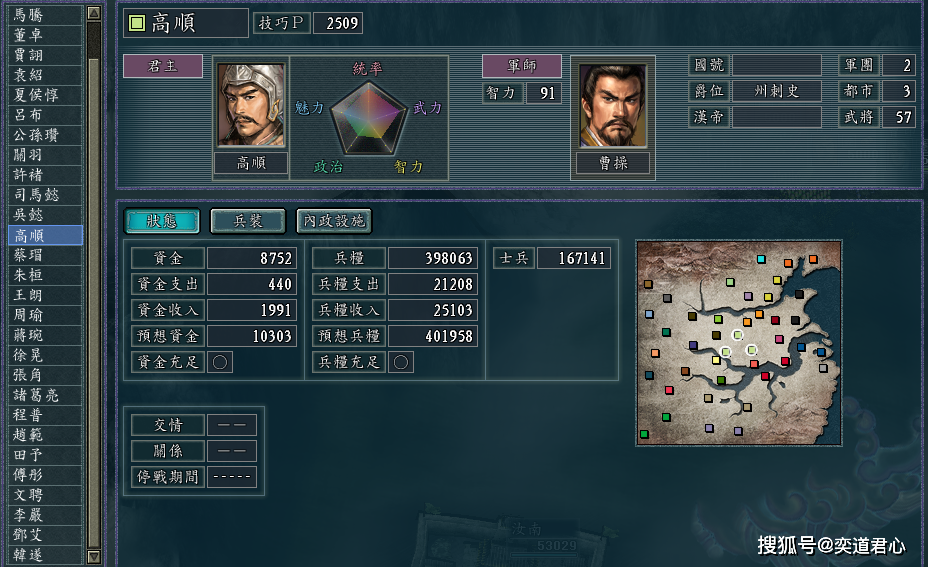Click the 軍師 label button

coord(521,66)
